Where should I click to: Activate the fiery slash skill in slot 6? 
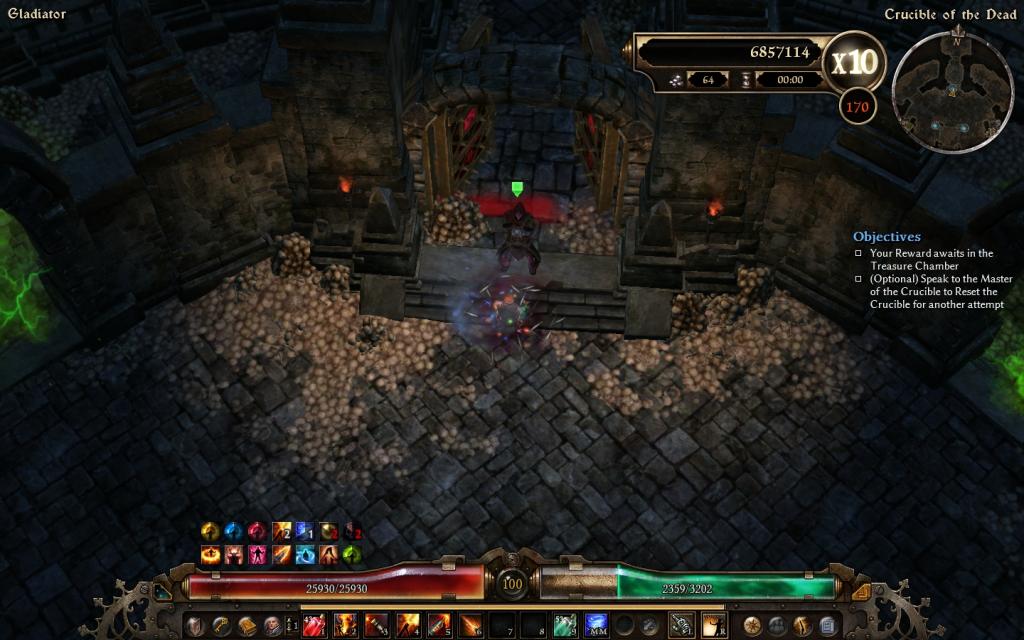point(470,626)
